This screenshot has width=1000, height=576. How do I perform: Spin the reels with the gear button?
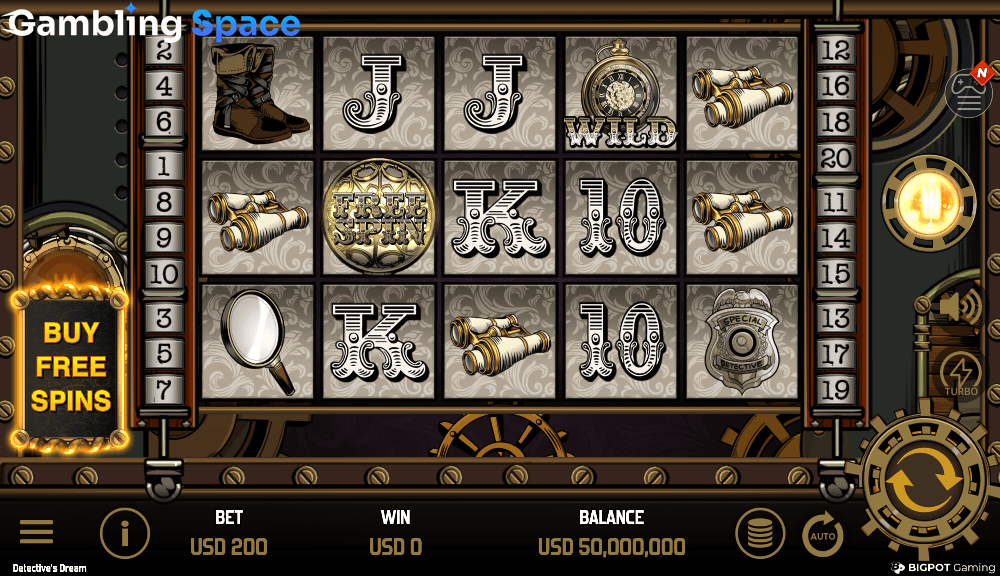pyautogui.click(x=924, y=480)
